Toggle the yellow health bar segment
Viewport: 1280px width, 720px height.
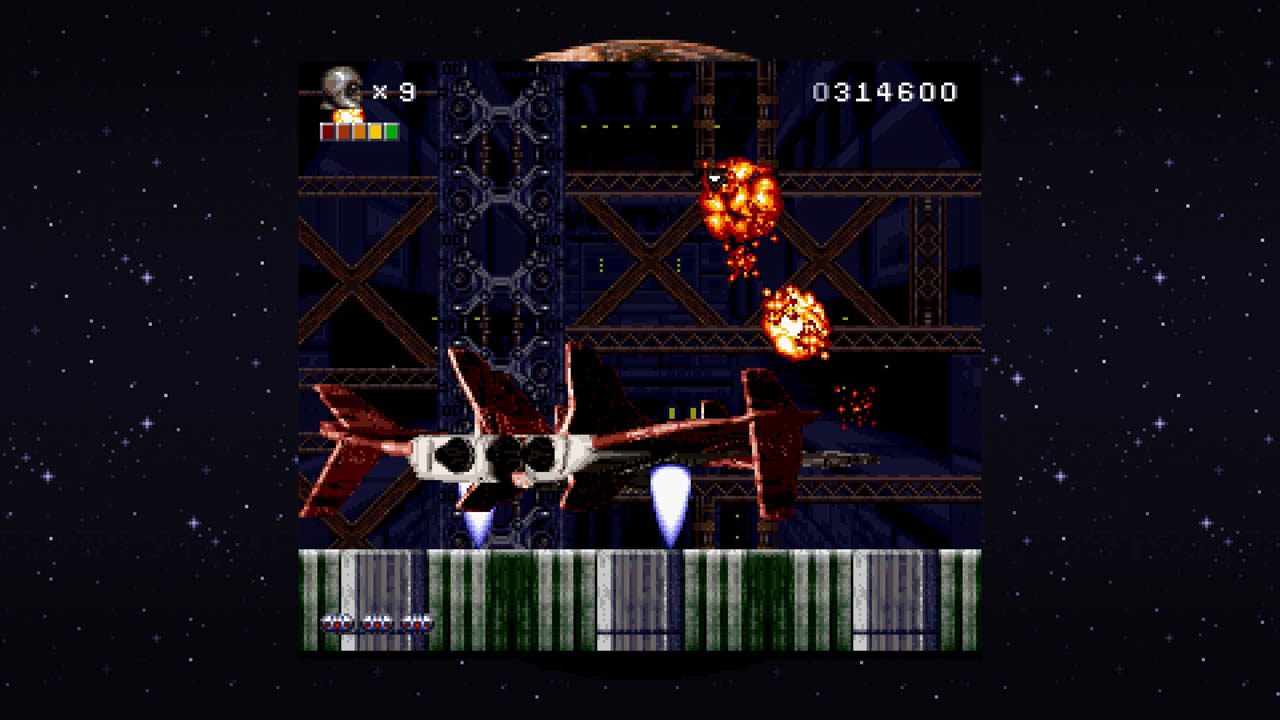(x=375, y=131)
